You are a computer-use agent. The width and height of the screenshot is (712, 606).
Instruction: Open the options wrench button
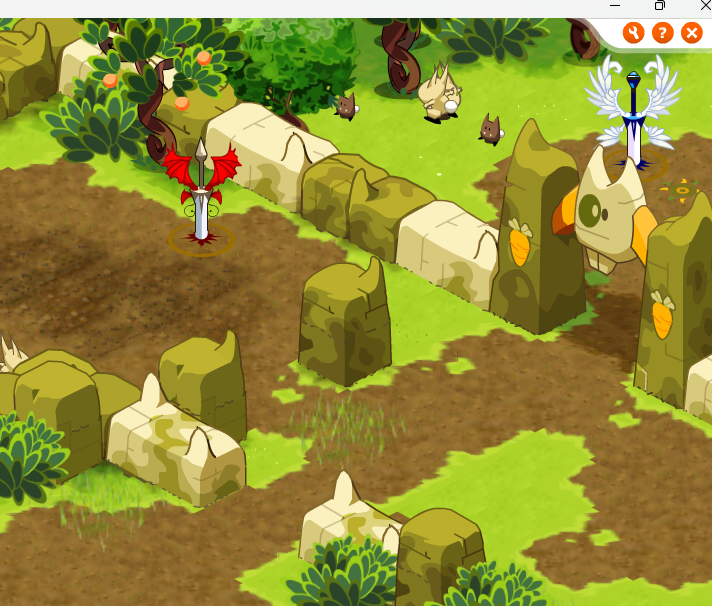[x=633, y=33]
